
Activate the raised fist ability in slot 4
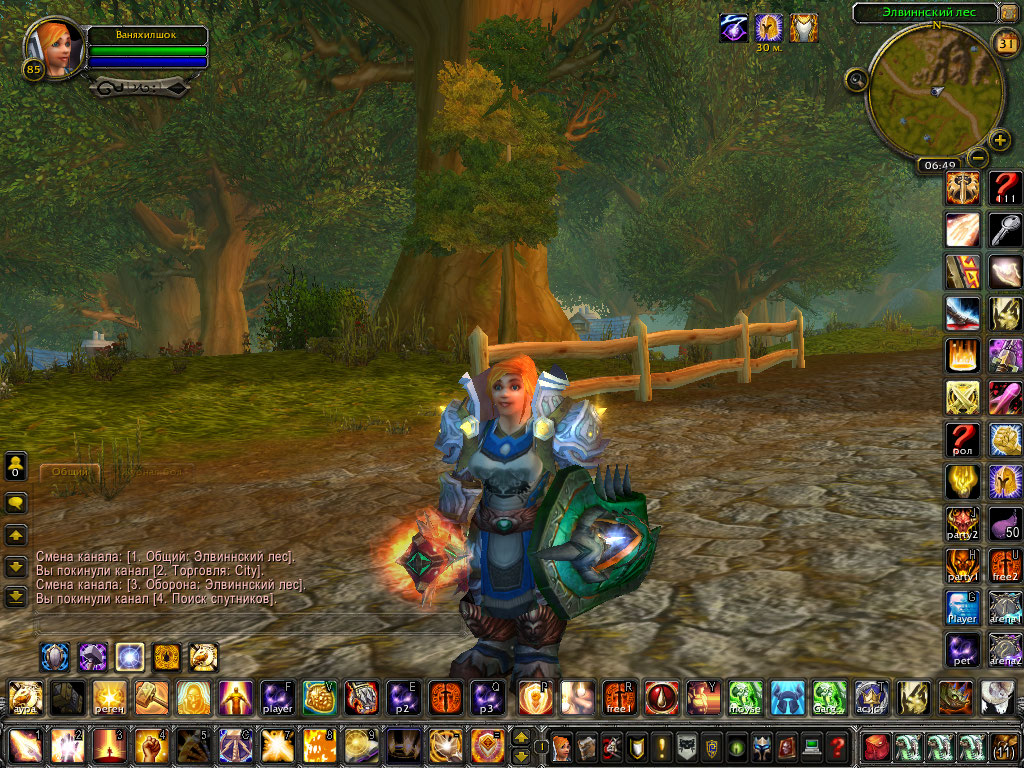tap(151, 746)
